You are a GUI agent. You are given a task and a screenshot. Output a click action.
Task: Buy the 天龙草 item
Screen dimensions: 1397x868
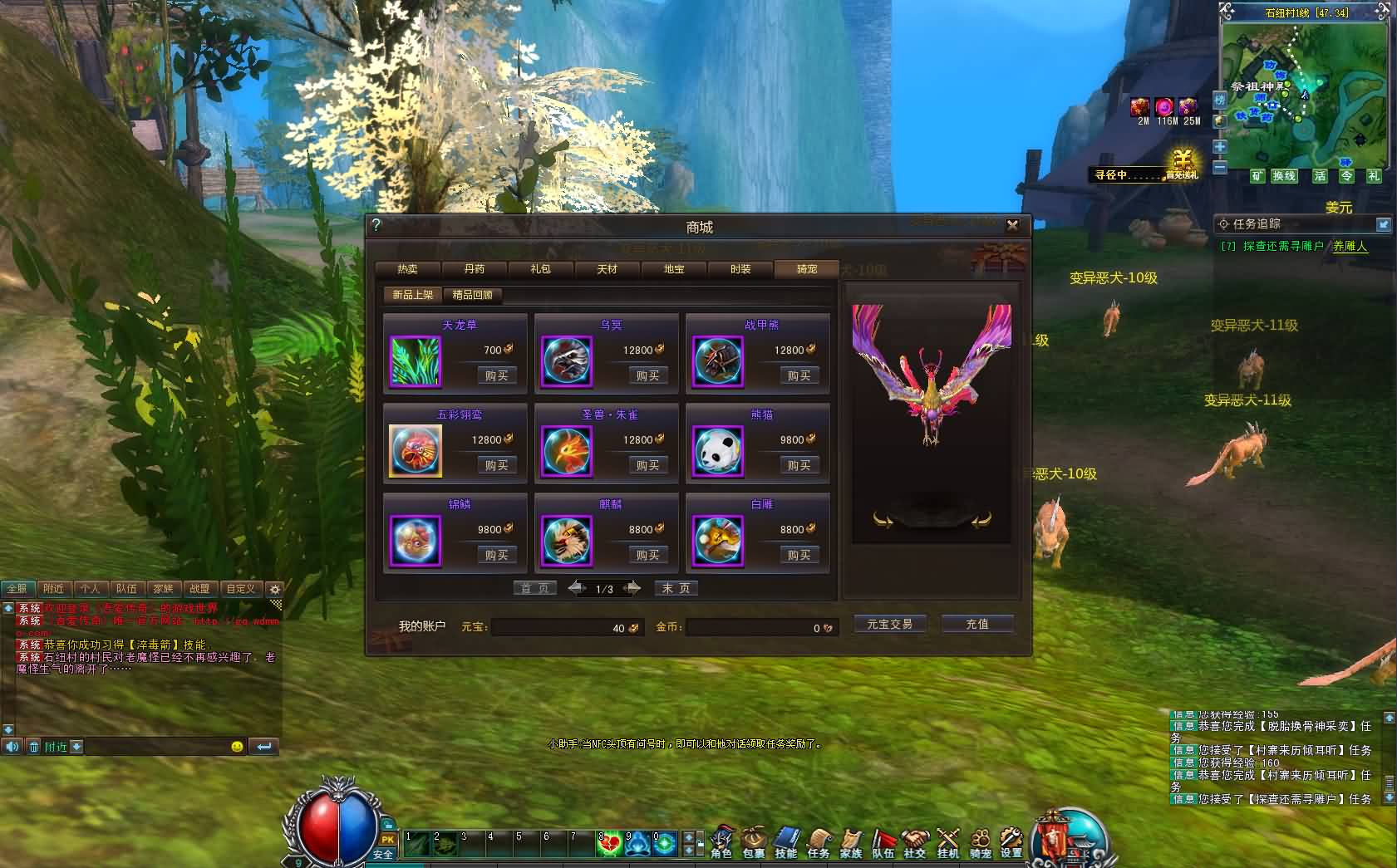click(x=496, y=376)
